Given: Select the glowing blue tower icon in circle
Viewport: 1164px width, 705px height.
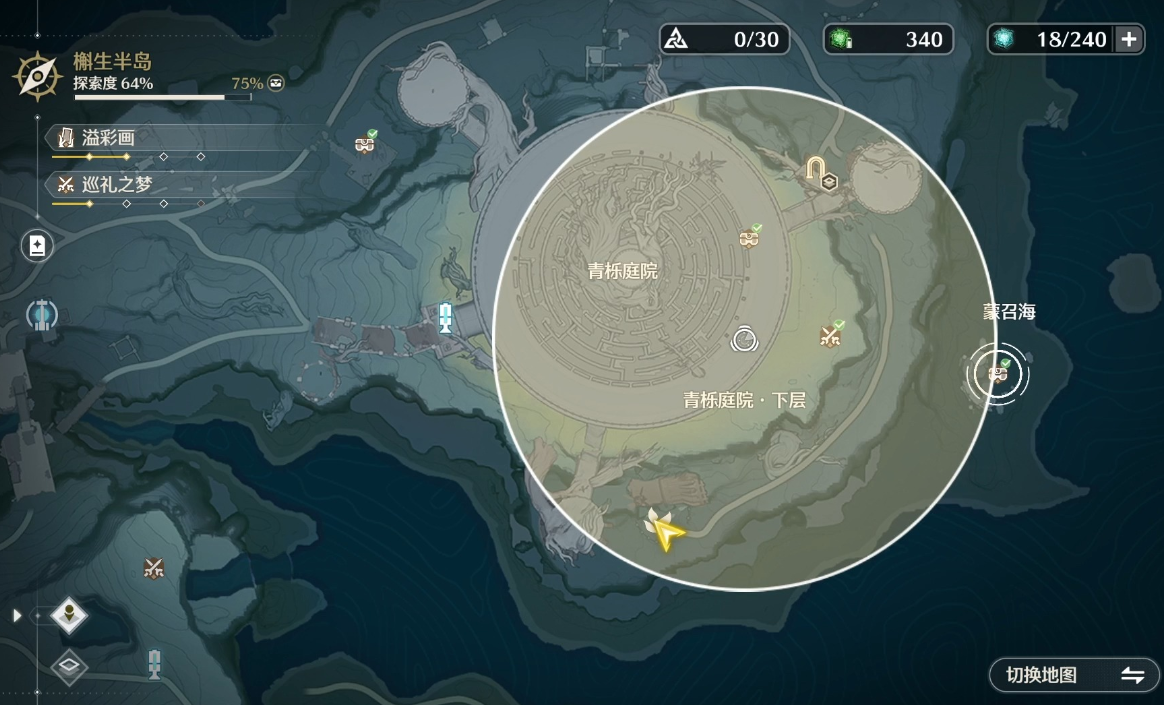Looking at the screenshot, I should [x=42, y=316].
